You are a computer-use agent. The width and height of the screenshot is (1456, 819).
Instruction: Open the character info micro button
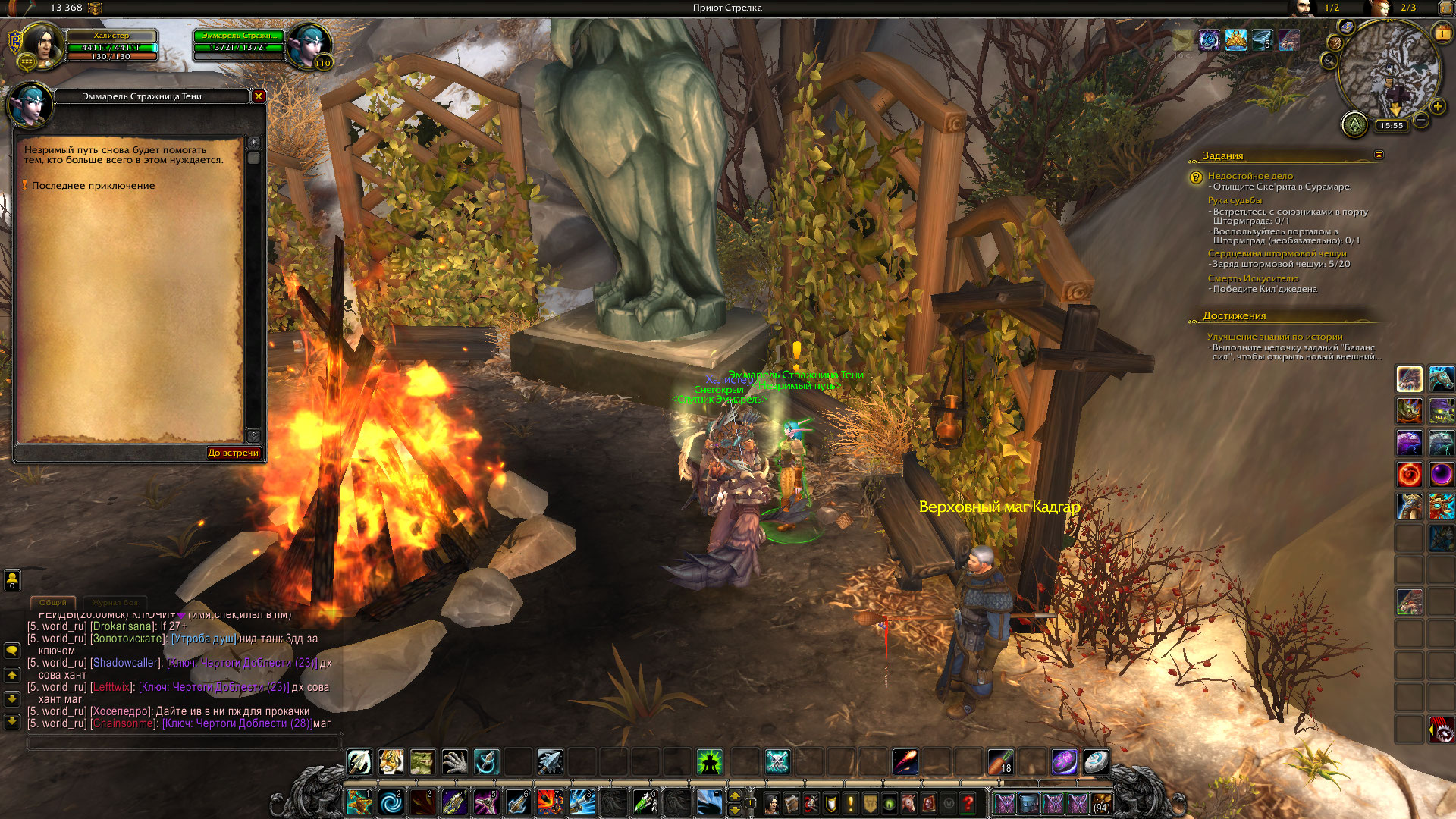[772, 803]
